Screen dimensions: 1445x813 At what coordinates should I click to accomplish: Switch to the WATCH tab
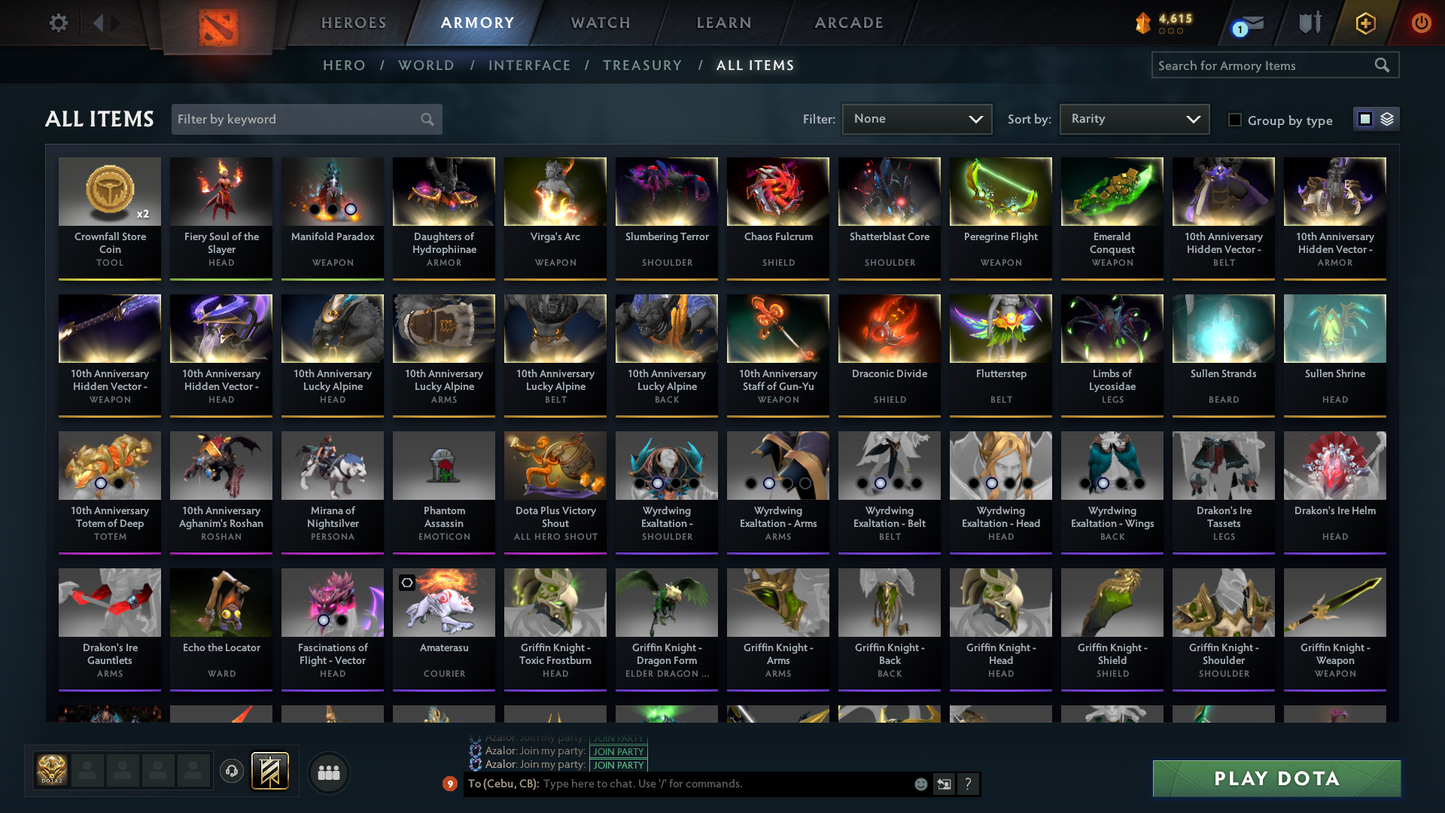[x=599, y=22]
